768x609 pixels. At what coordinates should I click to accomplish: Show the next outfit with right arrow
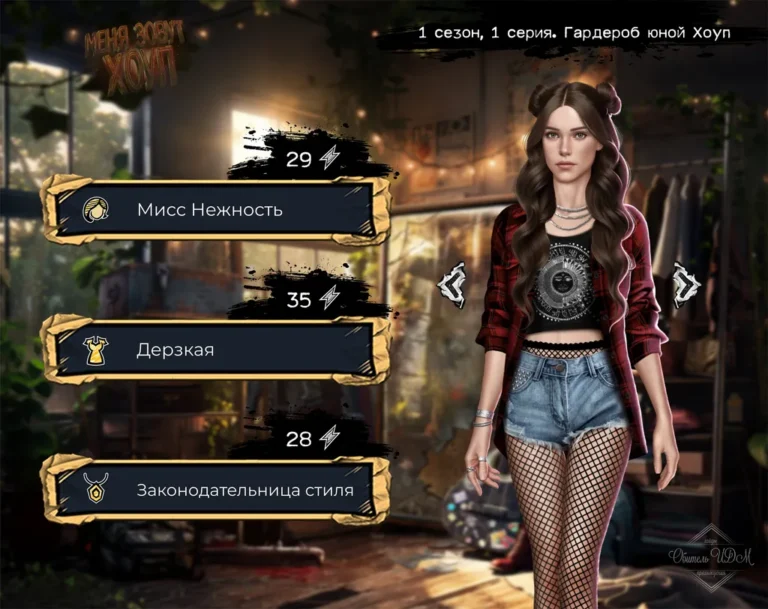click(686, 283)
